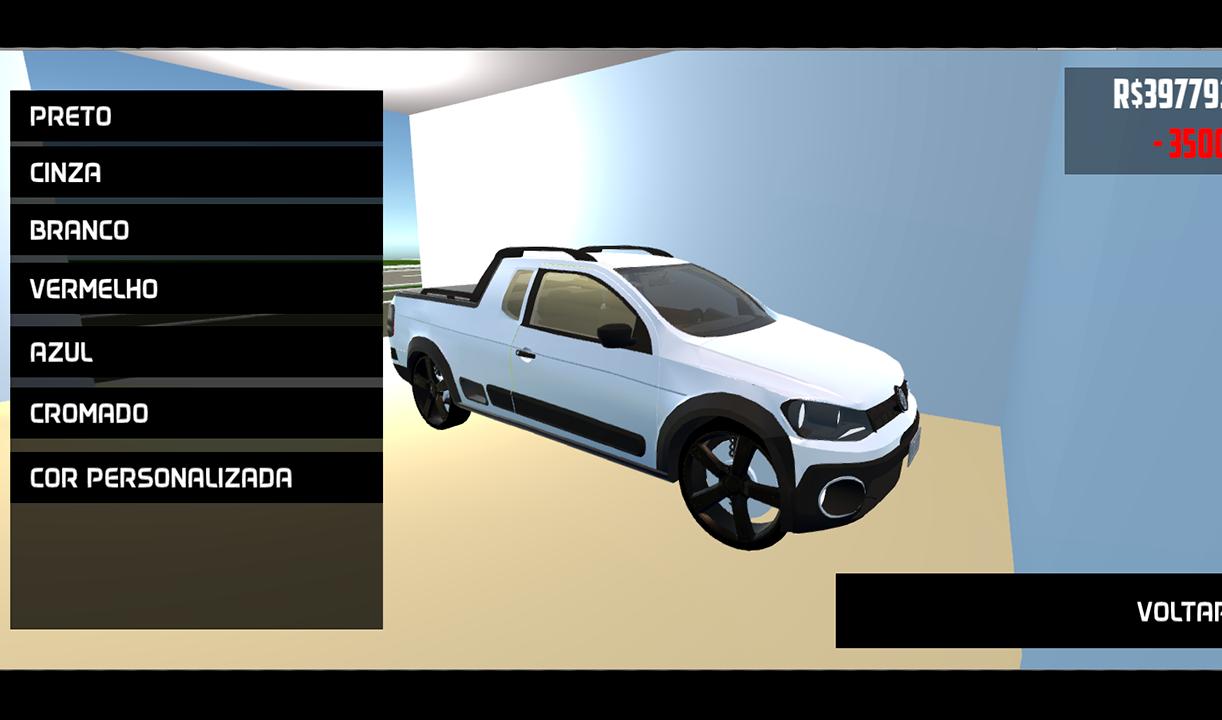The image size is (1222, 720).
Task: Select the CINZA color option
Action: click(x=196, y=172)
